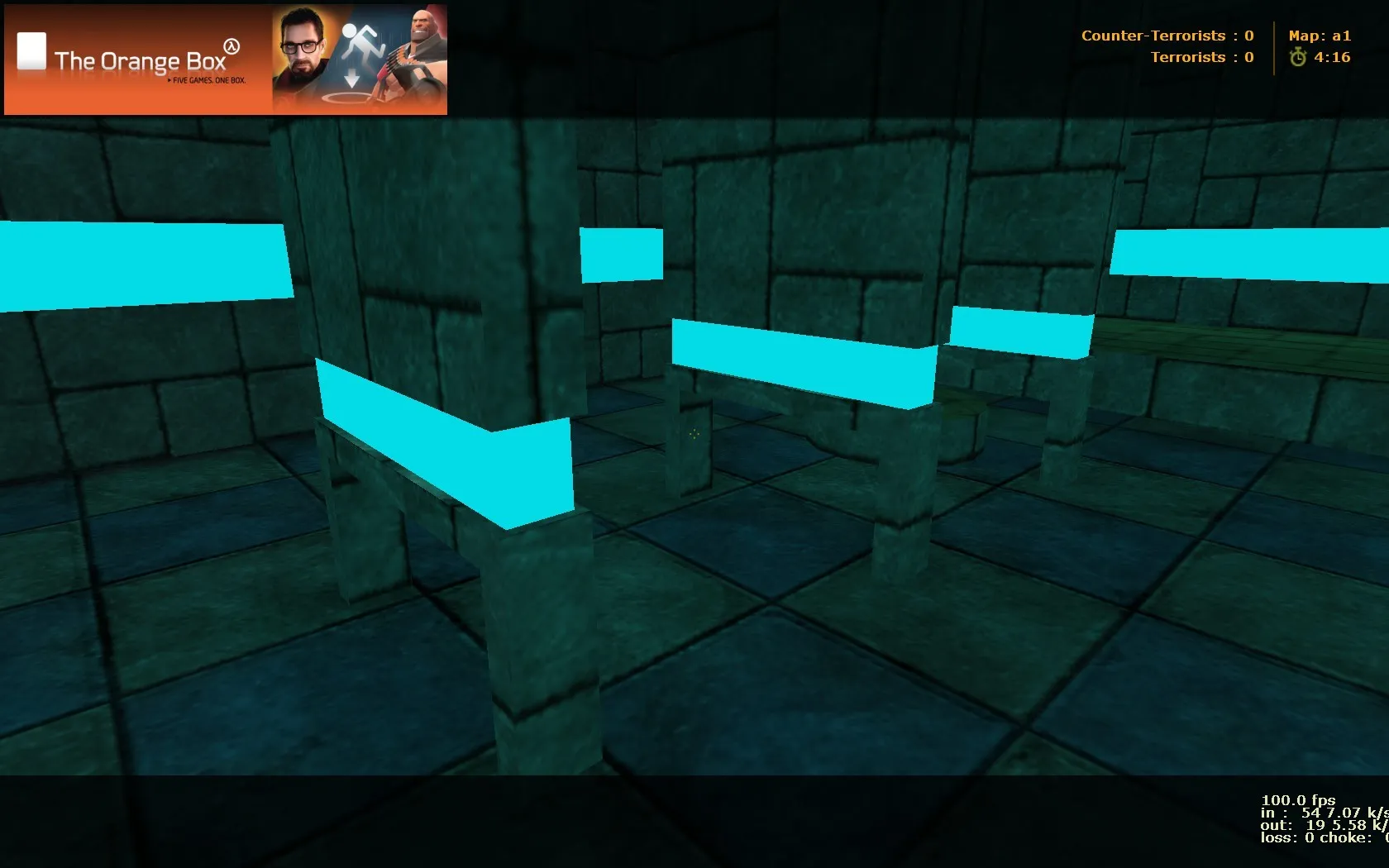Screen dimensions: 1389x868
Task: Click the 100.0 fps counter readout
Action: point(1298,799)
